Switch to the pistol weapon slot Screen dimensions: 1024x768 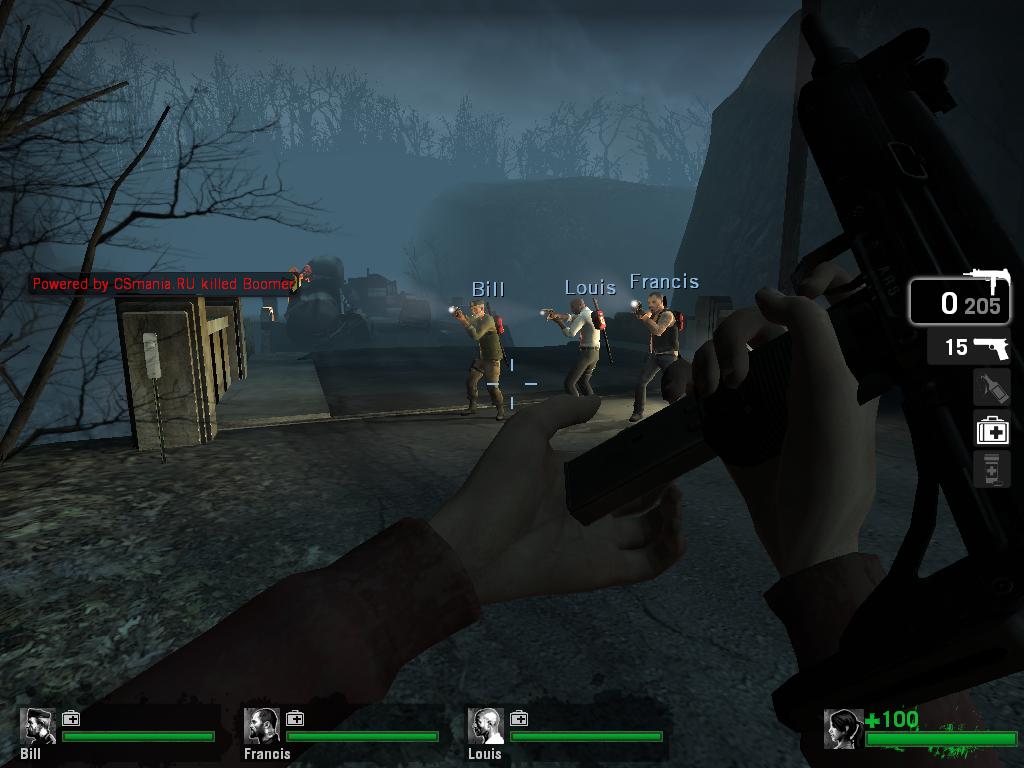[x=968, y=347]
